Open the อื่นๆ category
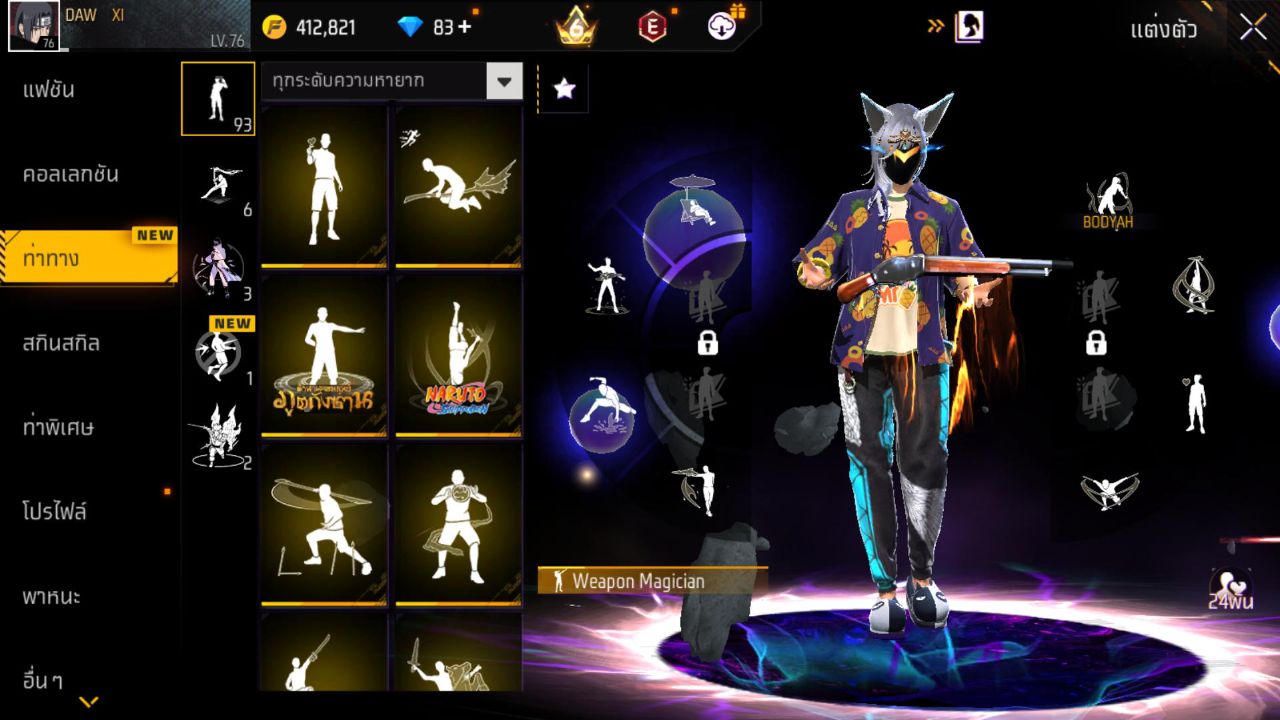The image size is (1280, 720). pos(43,681)
